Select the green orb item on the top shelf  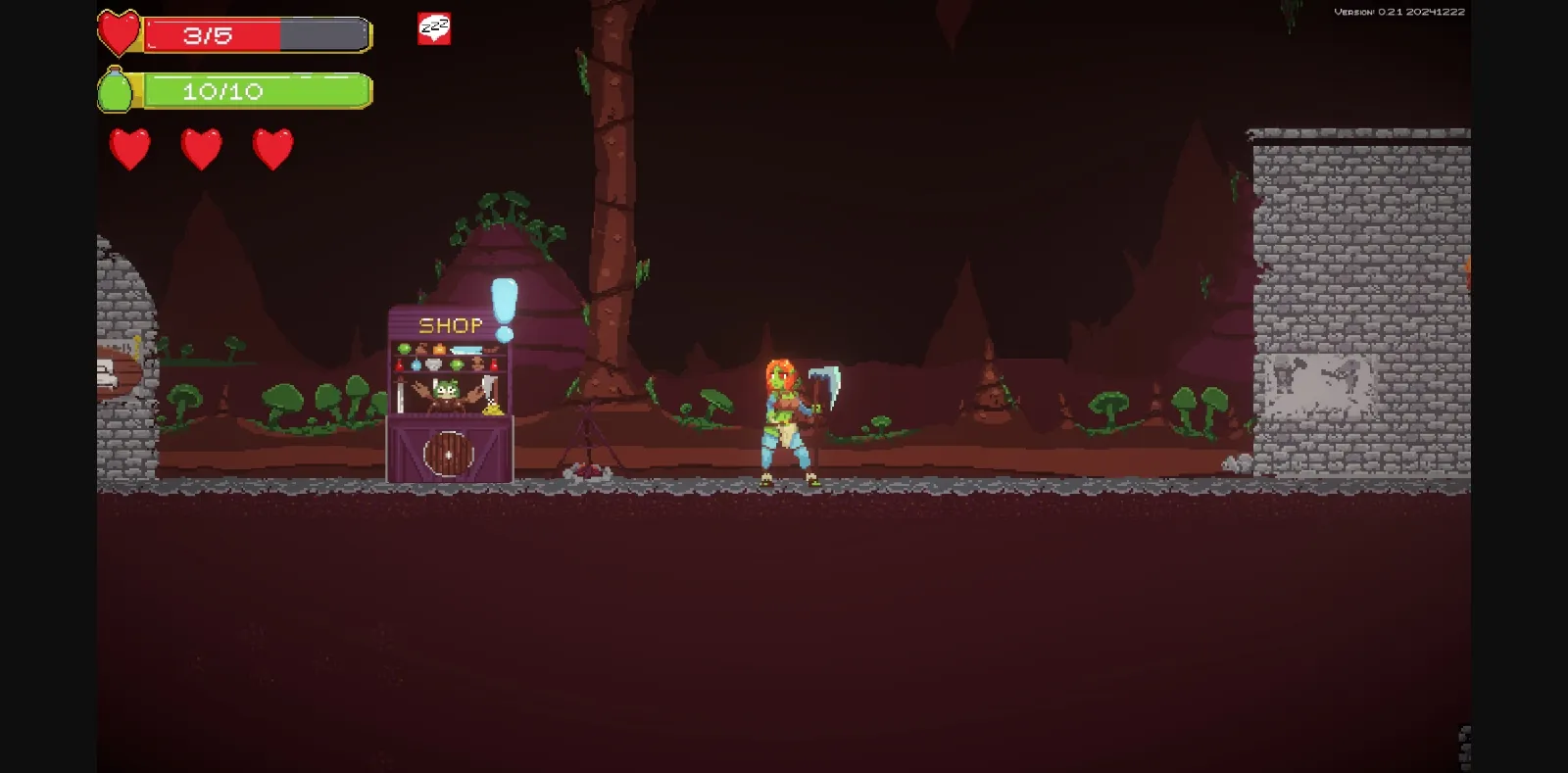[404, 348]
